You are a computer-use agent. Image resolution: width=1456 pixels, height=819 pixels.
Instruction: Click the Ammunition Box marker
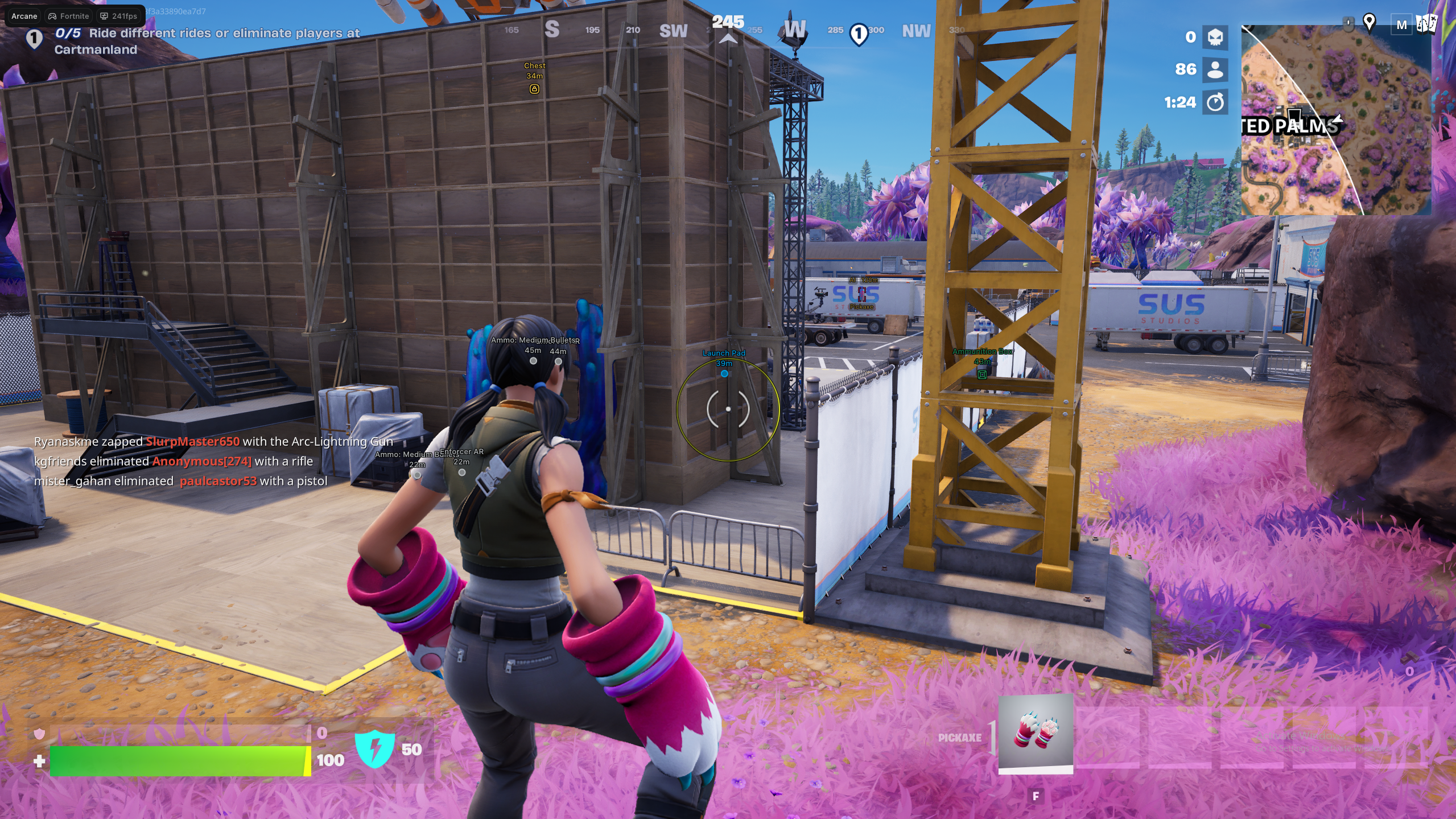pyautogui.click(x=982, y=374)
